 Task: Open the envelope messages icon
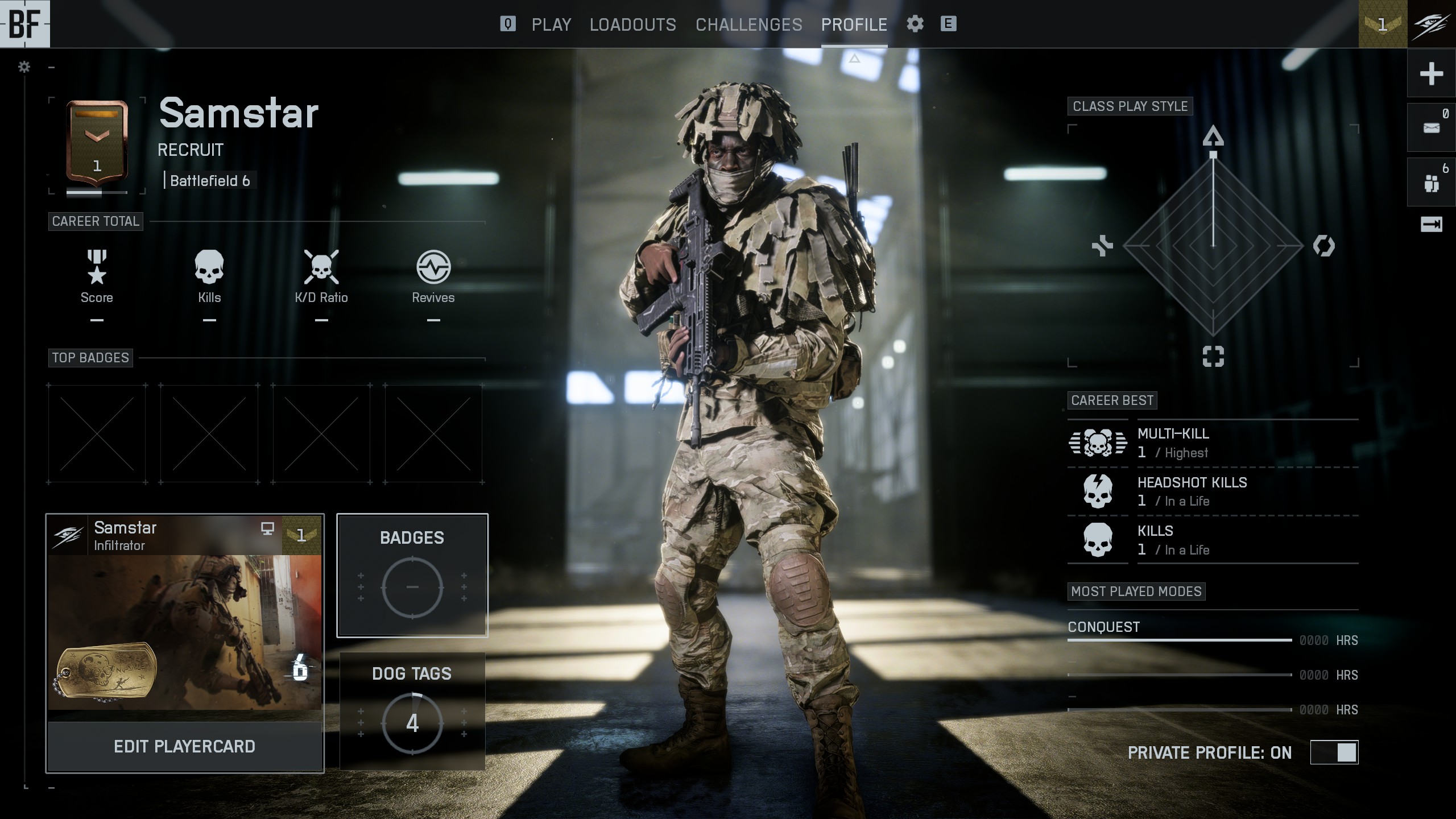coord(1431,127)
